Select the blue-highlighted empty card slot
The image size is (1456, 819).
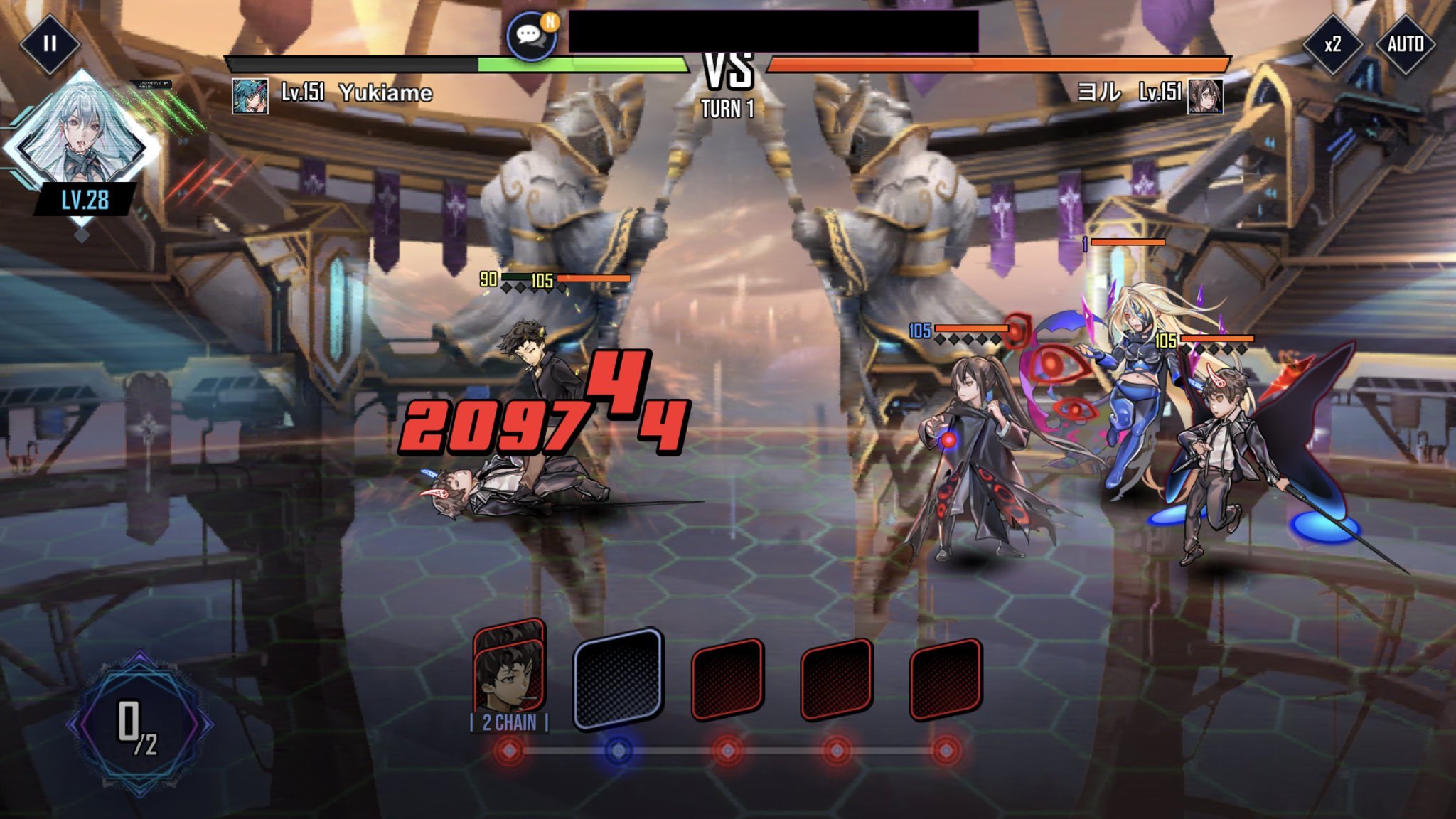tap(619, 679)
